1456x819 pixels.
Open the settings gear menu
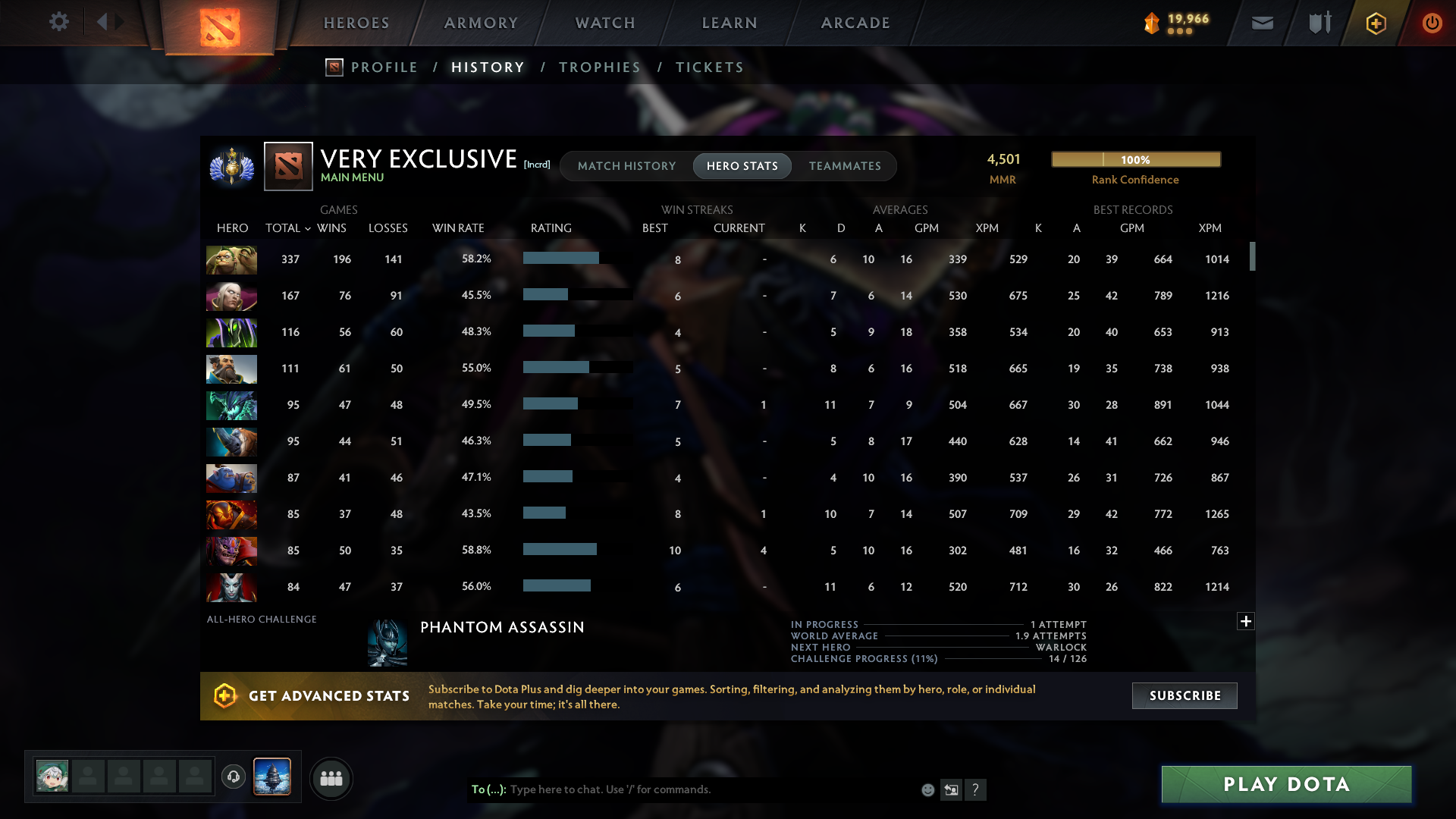(59, 22)
